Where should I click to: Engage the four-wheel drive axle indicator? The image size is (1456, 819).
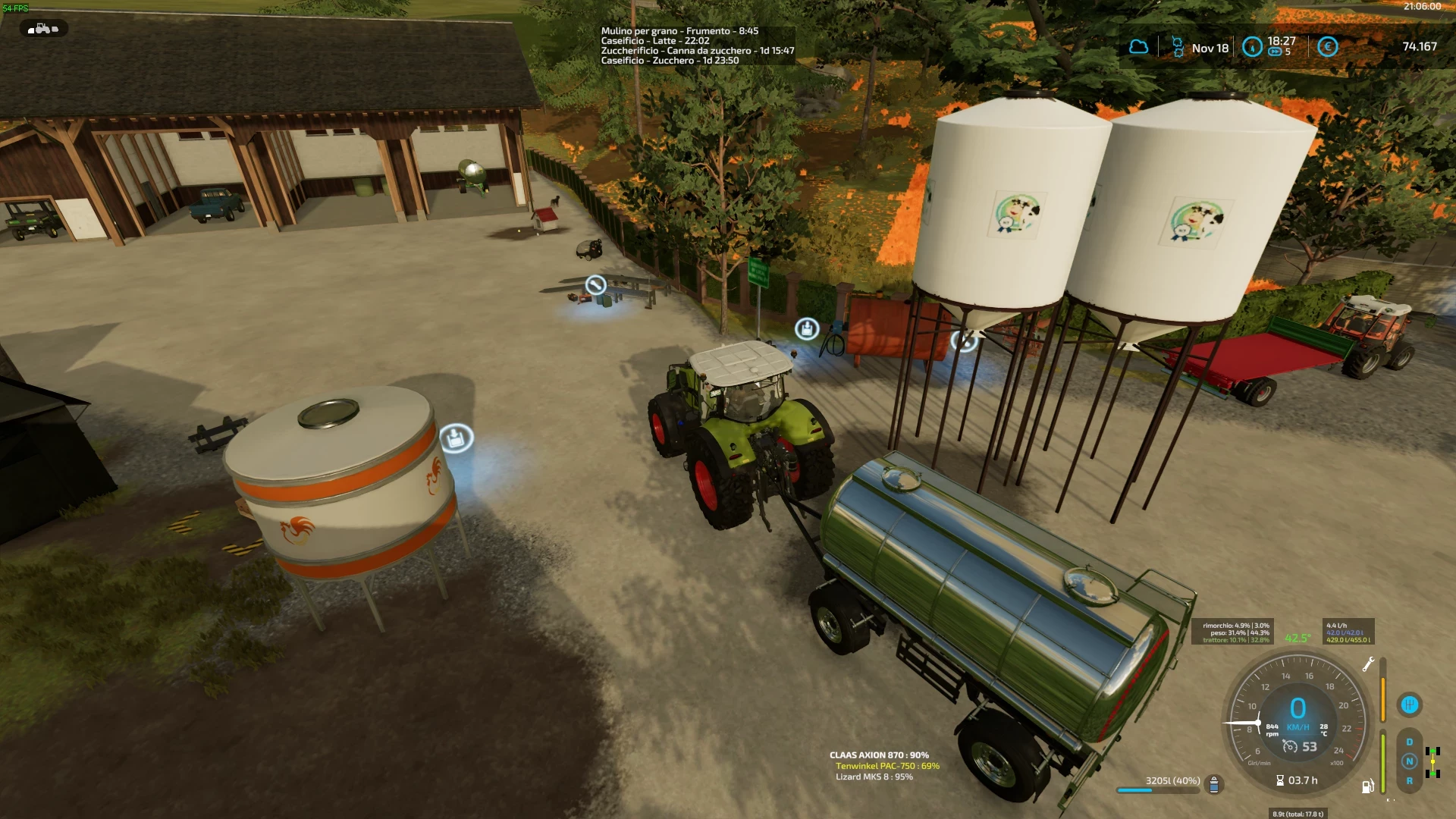[x=1432, y=761]
